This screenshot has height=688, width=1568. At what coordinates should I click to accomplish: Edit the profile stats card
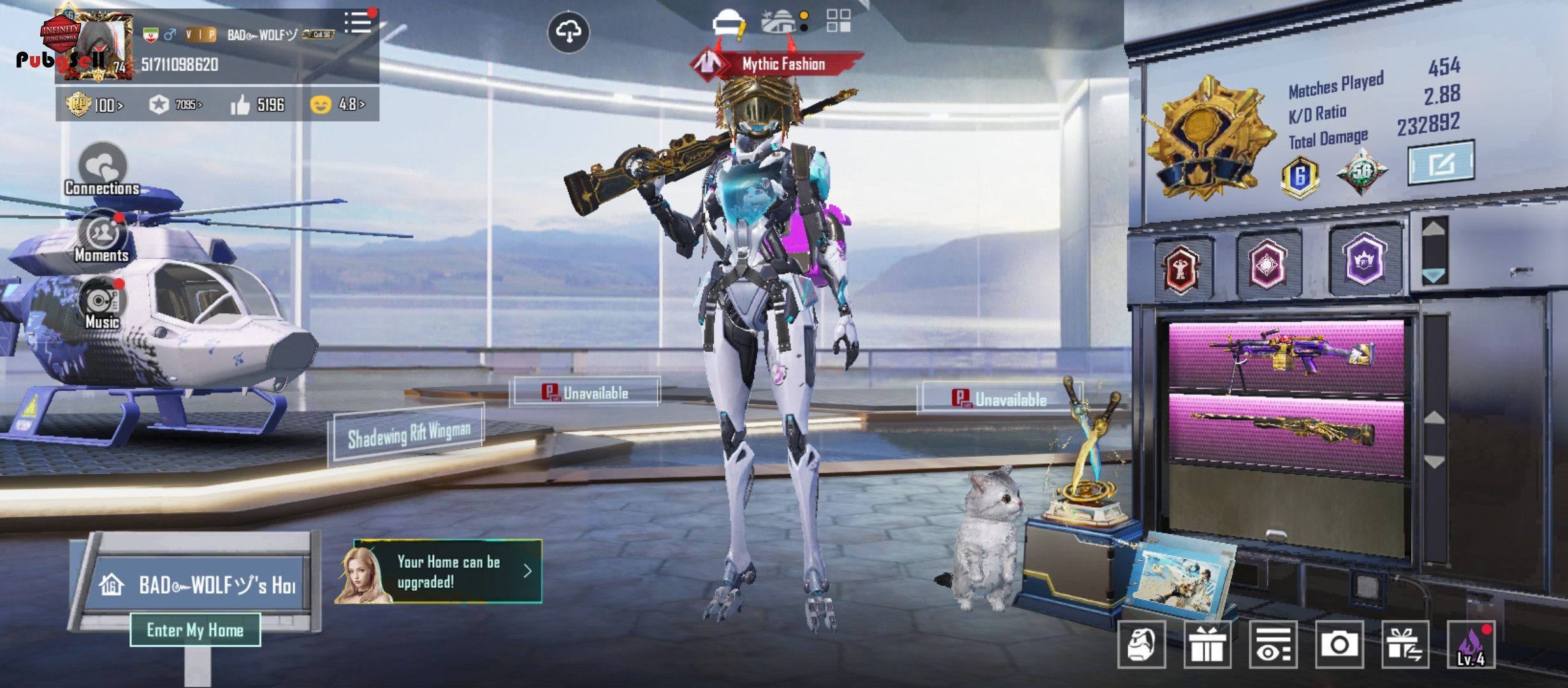pos(1441,164)
